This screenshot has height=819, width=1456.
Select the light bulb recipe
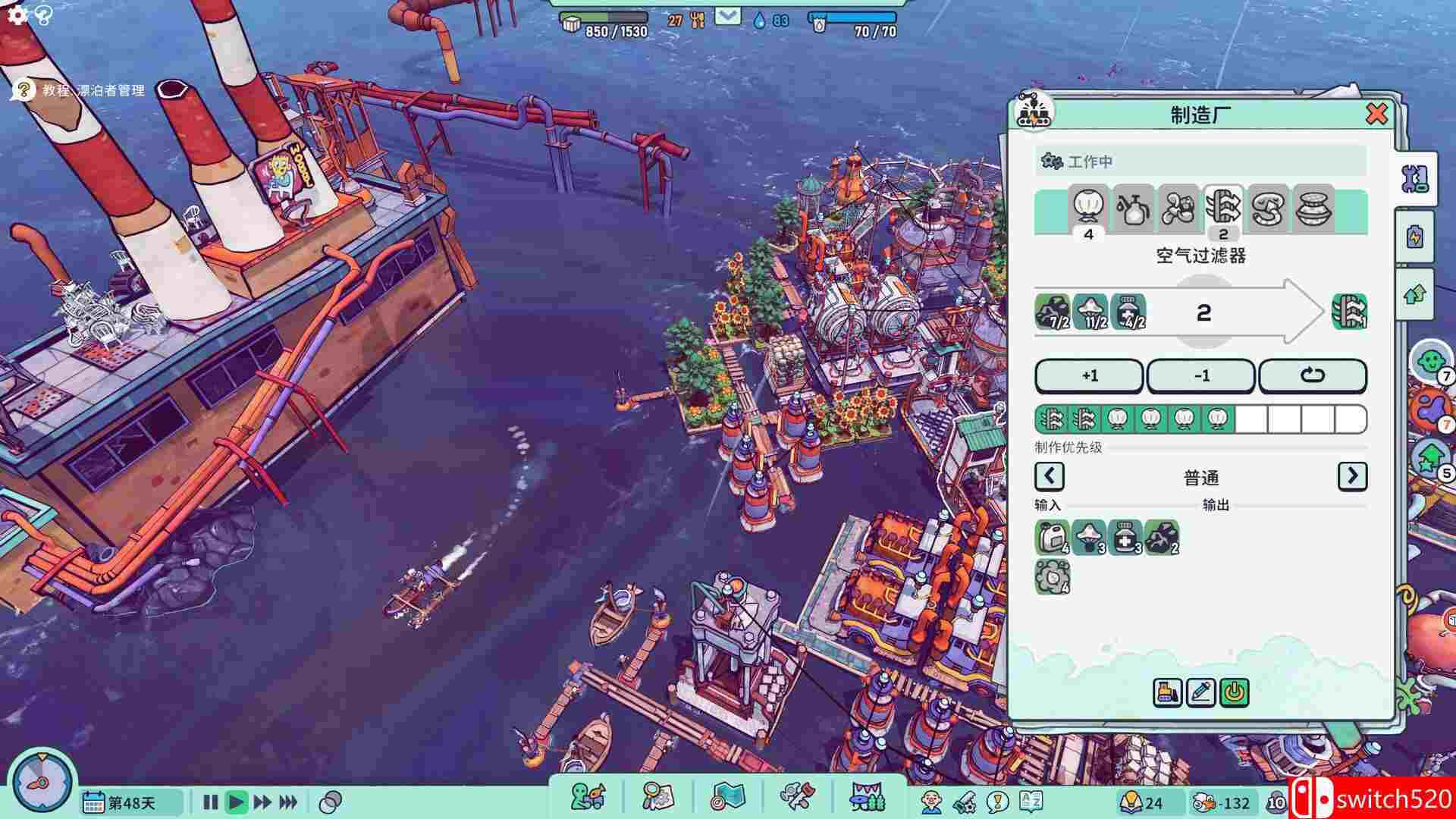coord(1088,209)
